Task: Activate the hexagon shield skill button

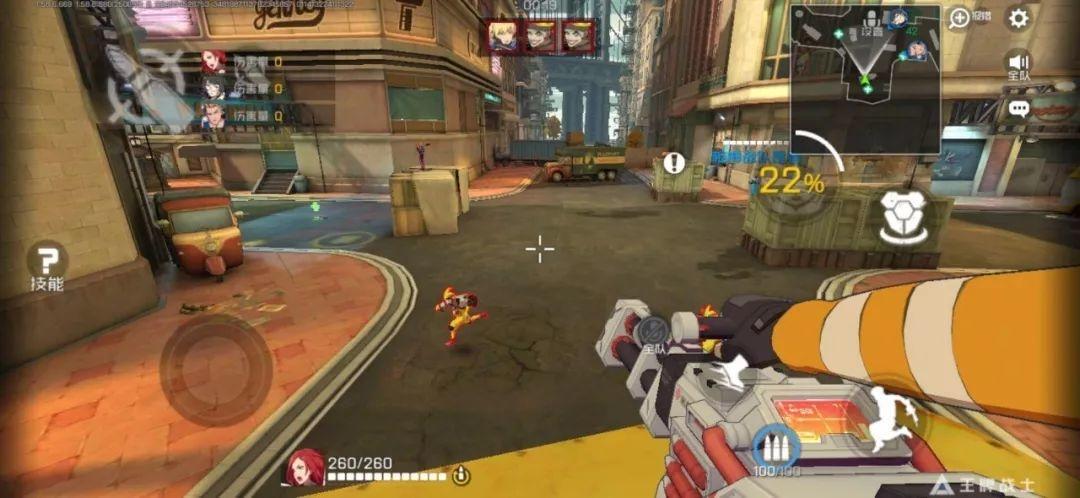Action: (x=901, y=218)
